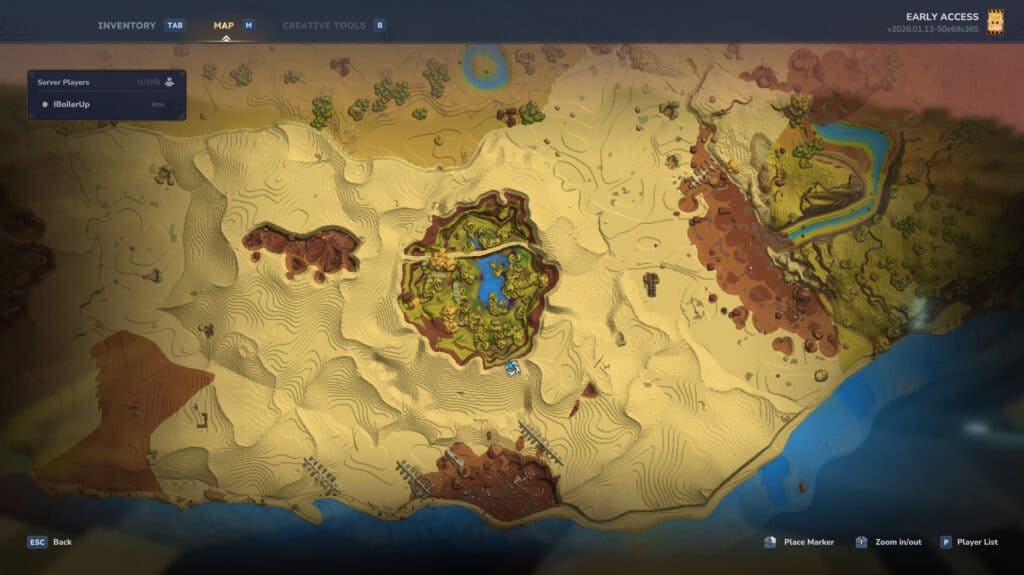Switch to the Inventory tab
The width and height of the screenshot is (1024, 575).
click(127, 25)
